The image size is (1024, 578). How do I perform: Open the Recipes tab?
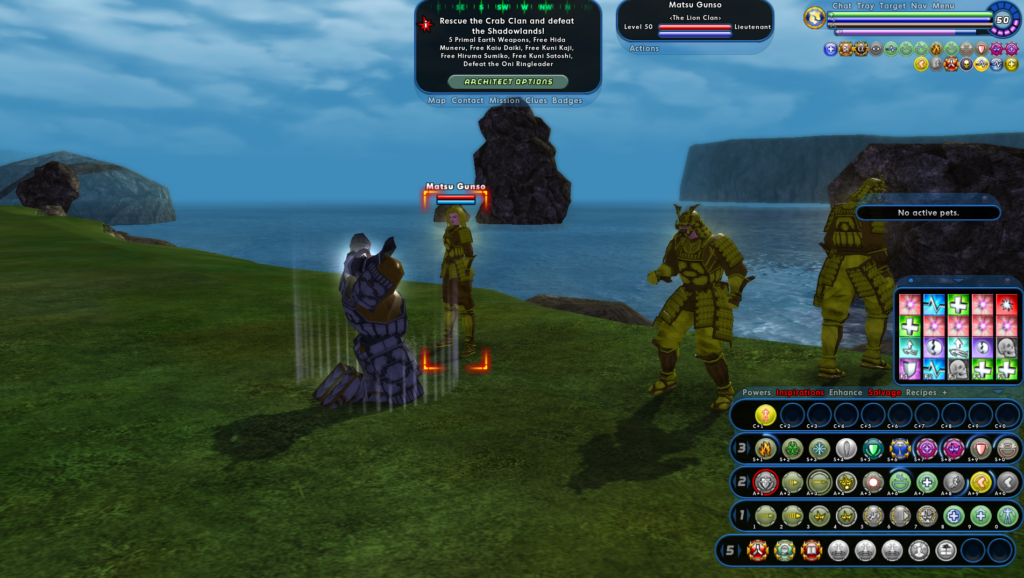coord(921,393)
